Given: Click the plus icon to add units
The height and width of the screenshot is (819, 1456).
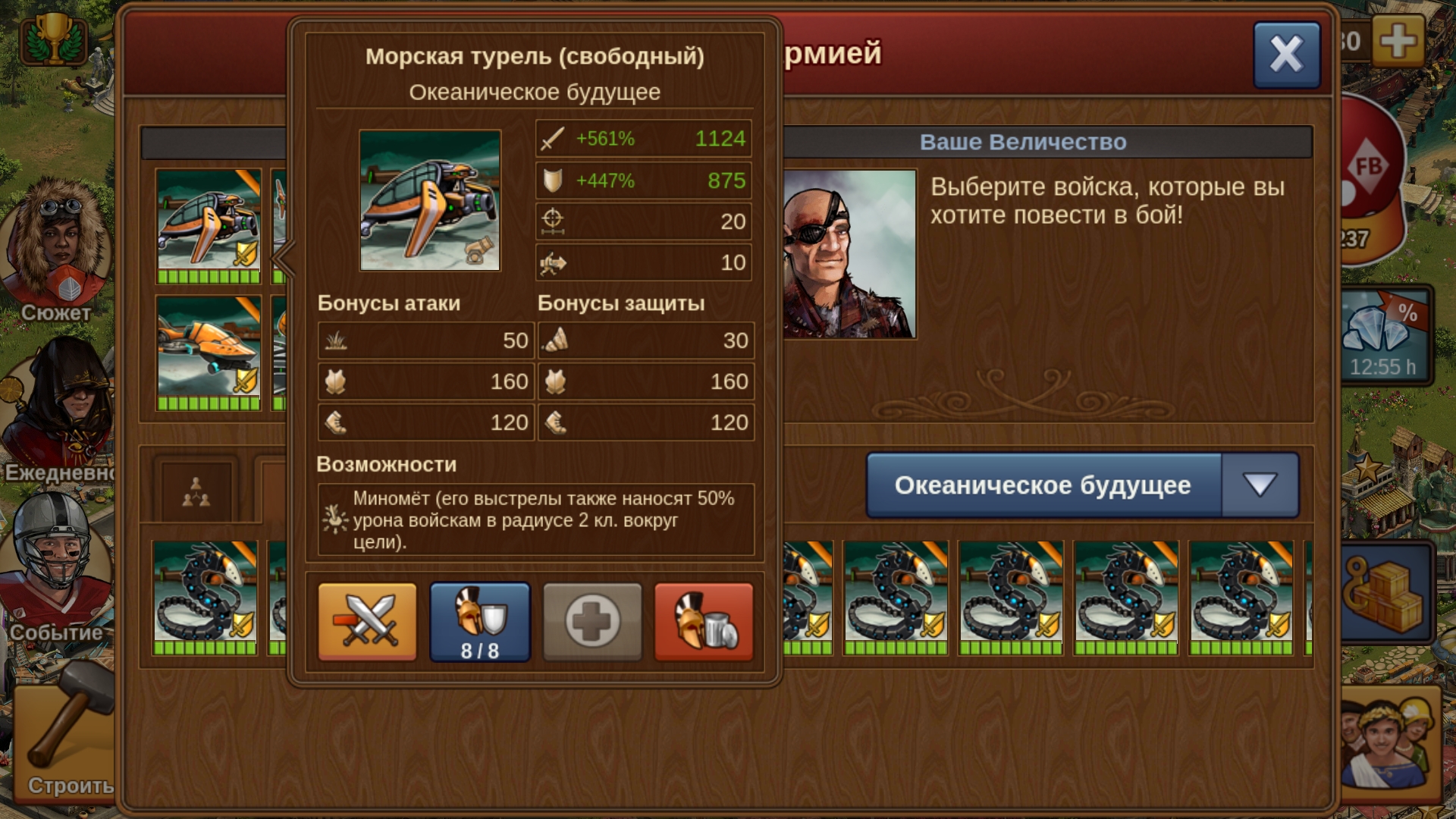Looking at the screenshot, I should 592,621.
